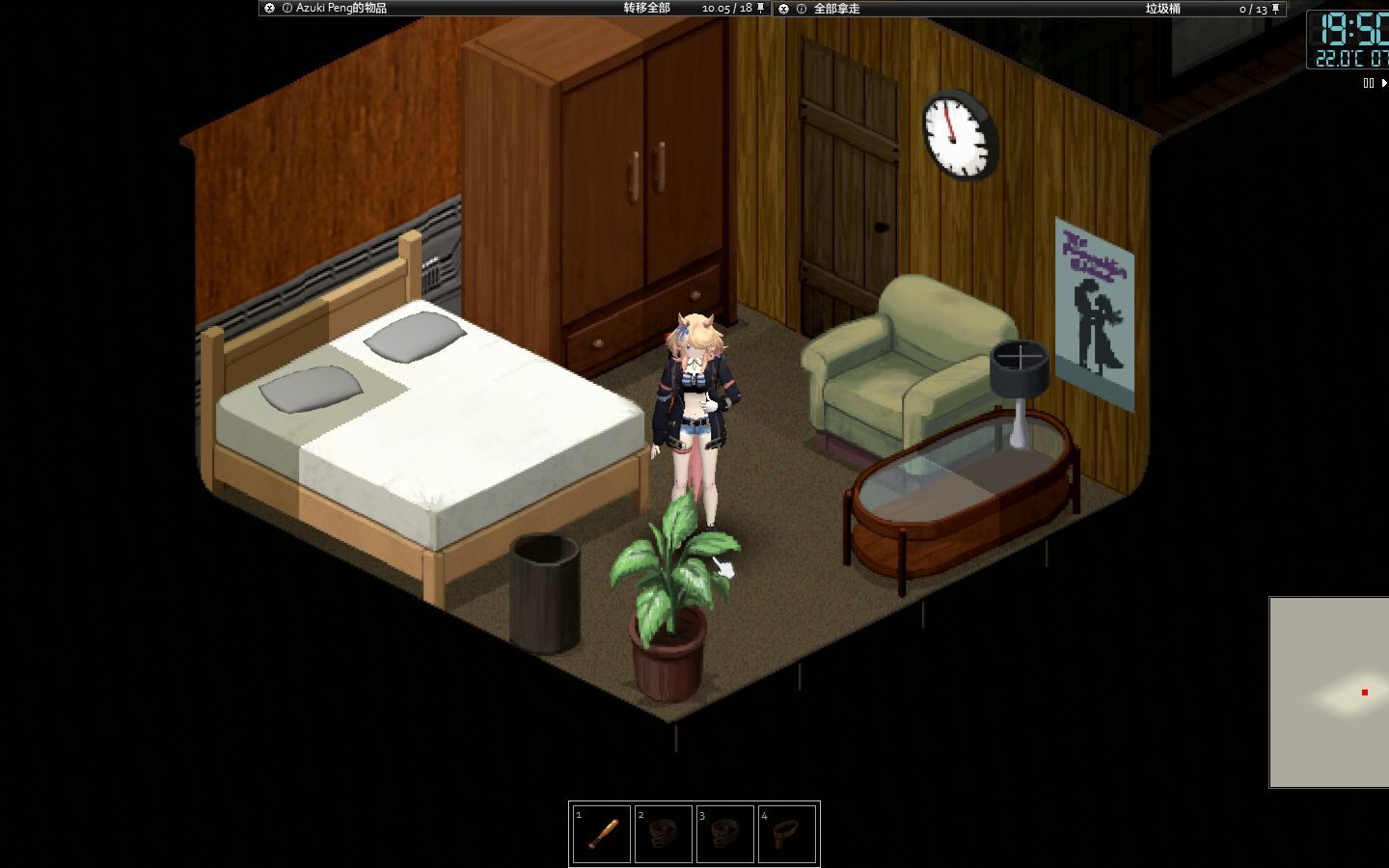Select the baseball bat in hotbar slot 1

(600, 831)
